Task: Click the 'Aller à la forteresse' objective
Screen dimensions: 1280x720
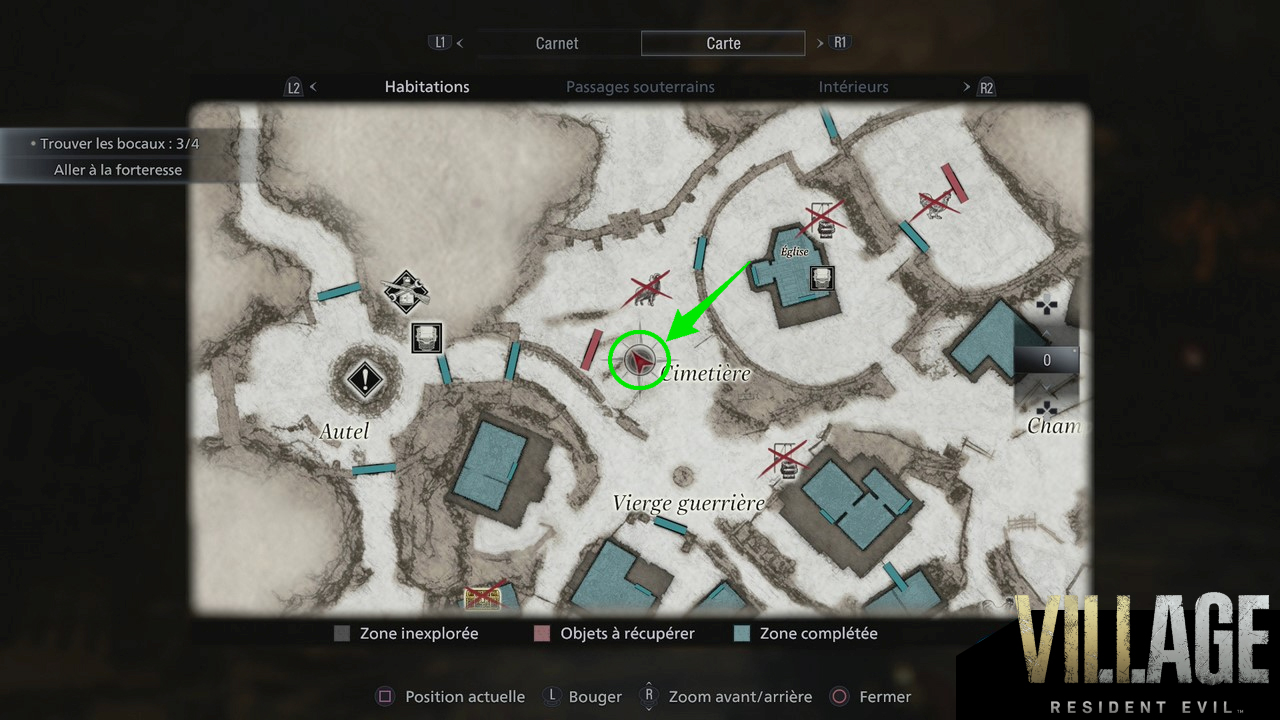Action: (118, 170)
